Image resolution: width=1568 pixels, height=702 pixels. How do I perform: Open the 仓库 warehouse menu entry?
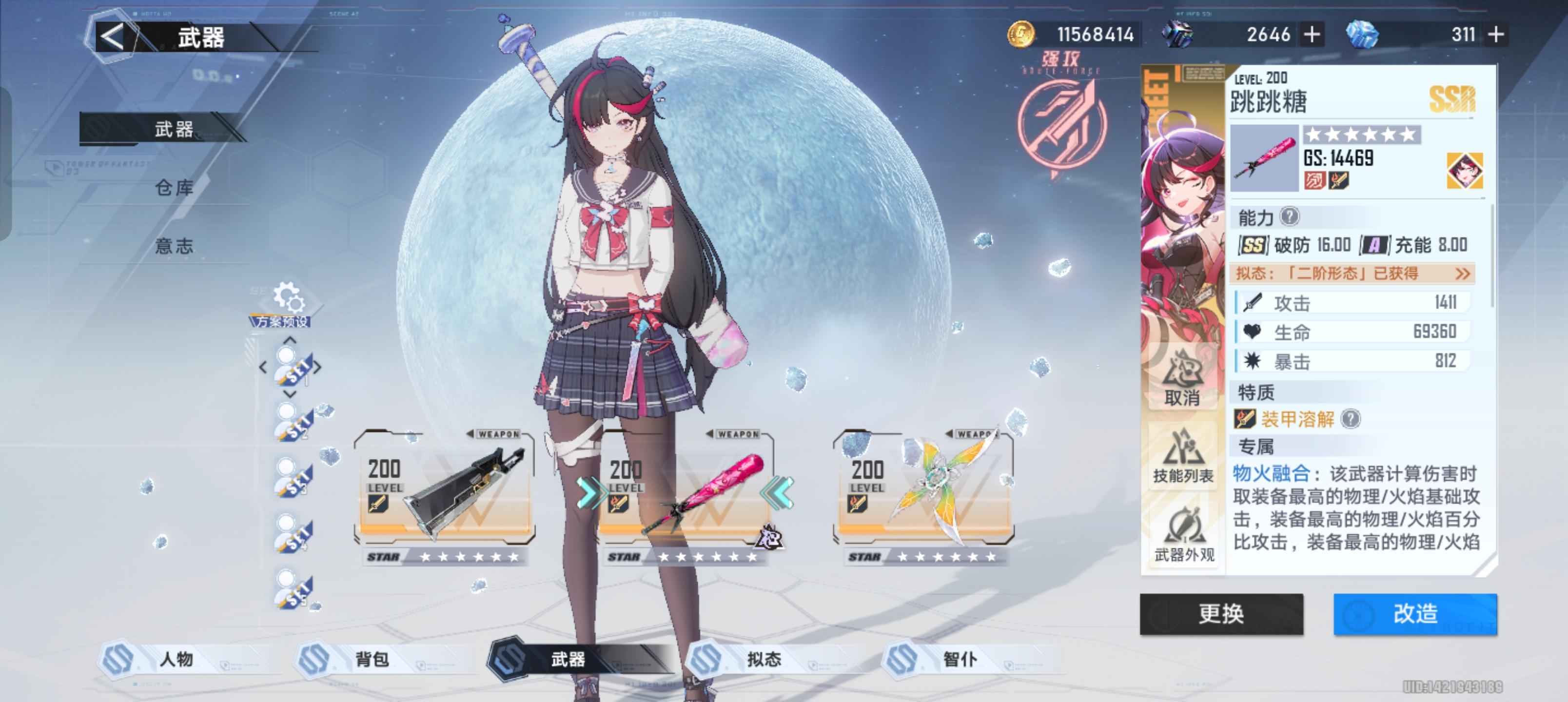point(174,188)
